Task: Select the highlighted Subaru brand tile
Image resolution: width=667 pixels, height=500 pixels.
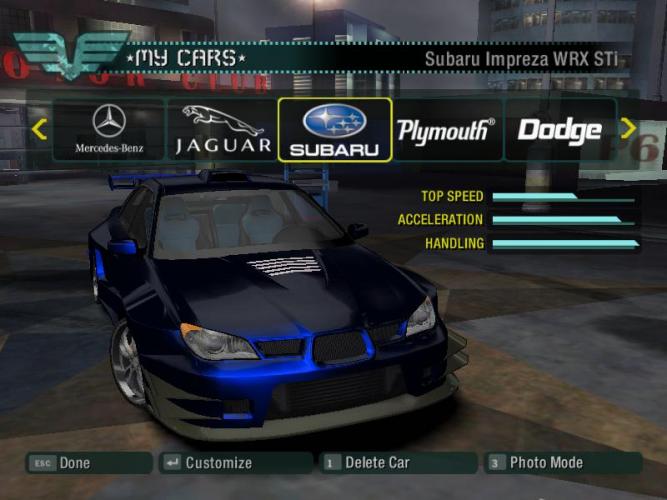Action: tap(335, 129)
